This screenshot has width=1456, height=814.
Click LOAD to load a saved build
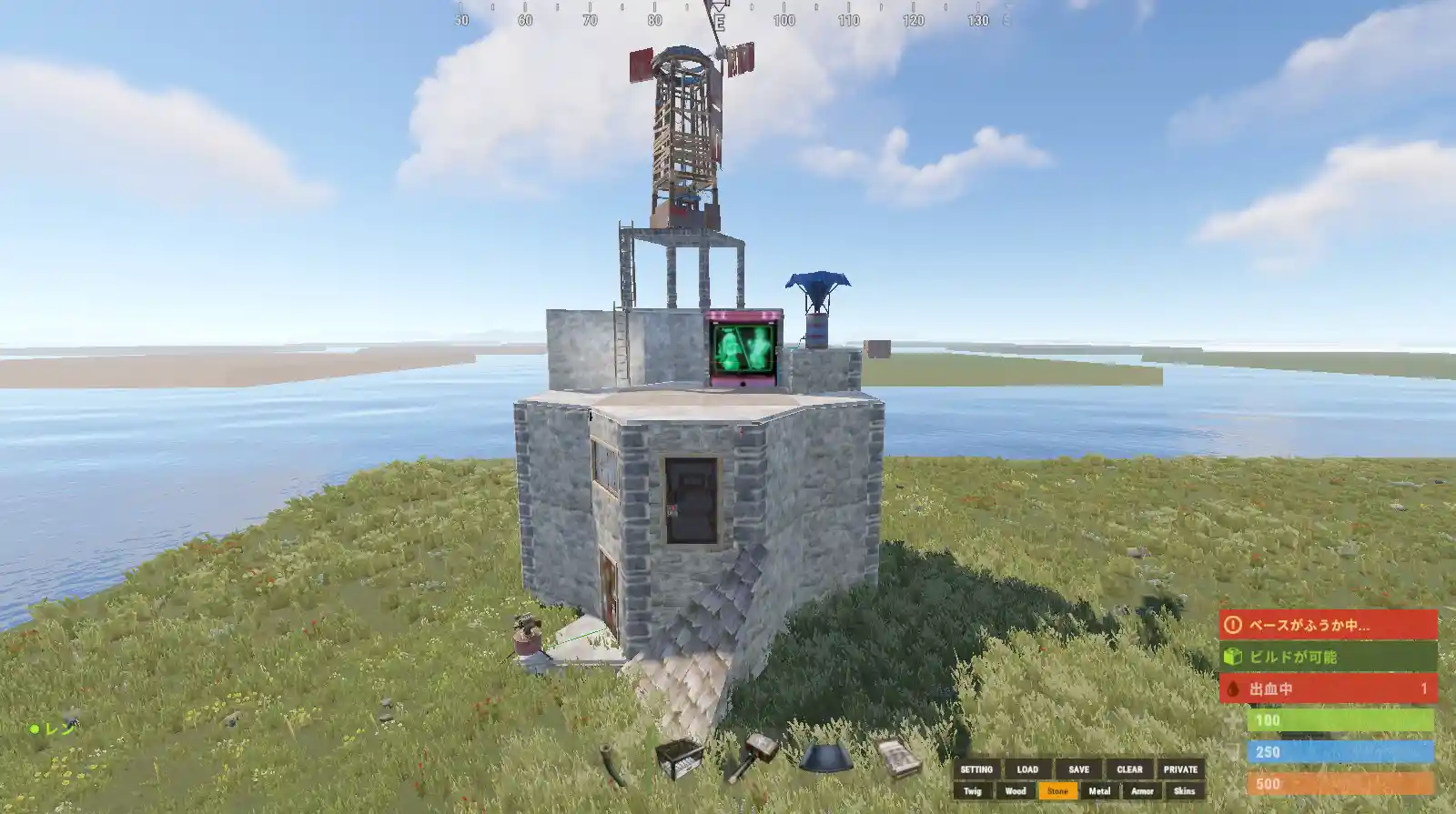click(x=1027, y=769)
